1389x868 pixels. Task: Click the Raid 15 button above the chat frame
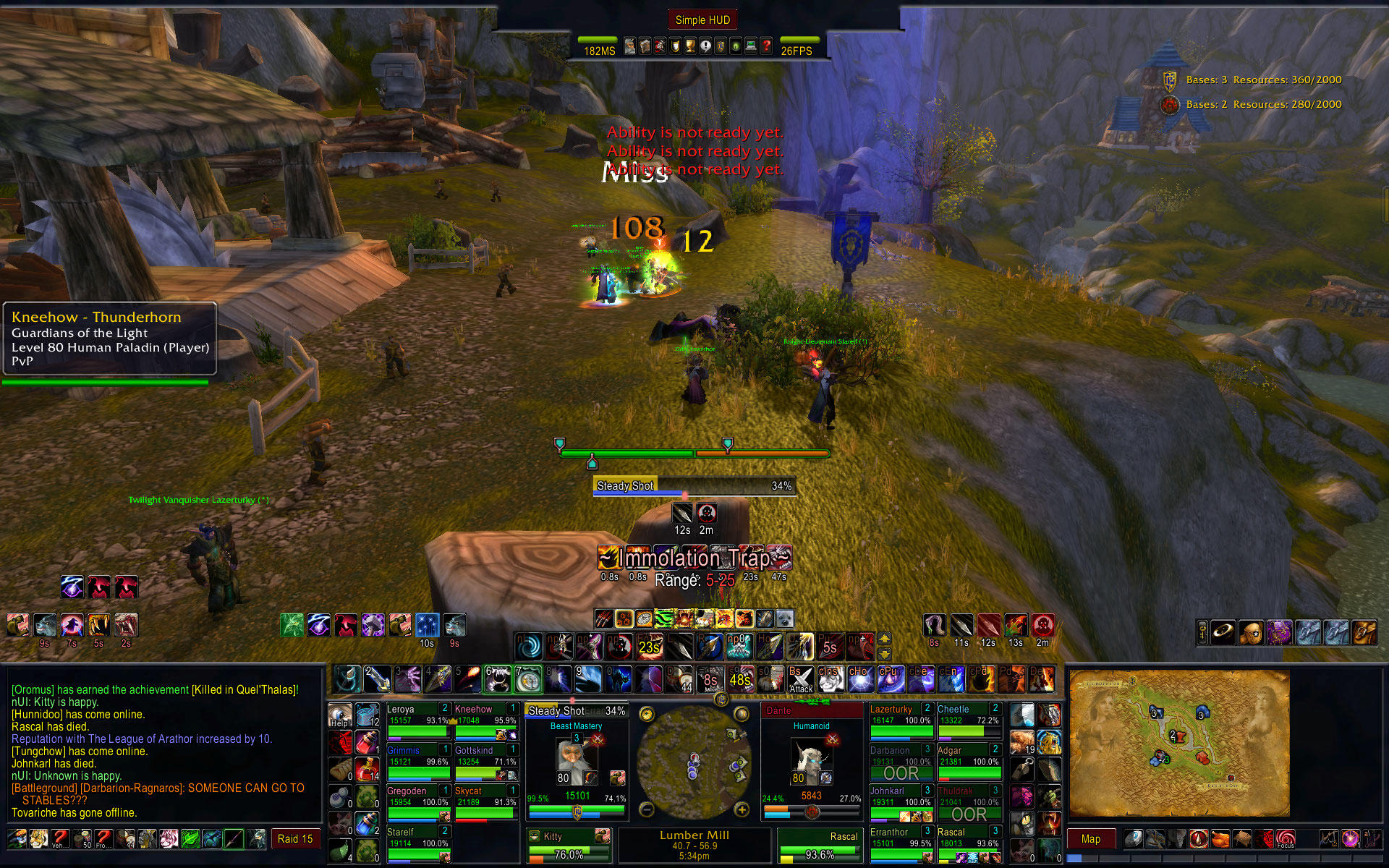tap(294, 838)
